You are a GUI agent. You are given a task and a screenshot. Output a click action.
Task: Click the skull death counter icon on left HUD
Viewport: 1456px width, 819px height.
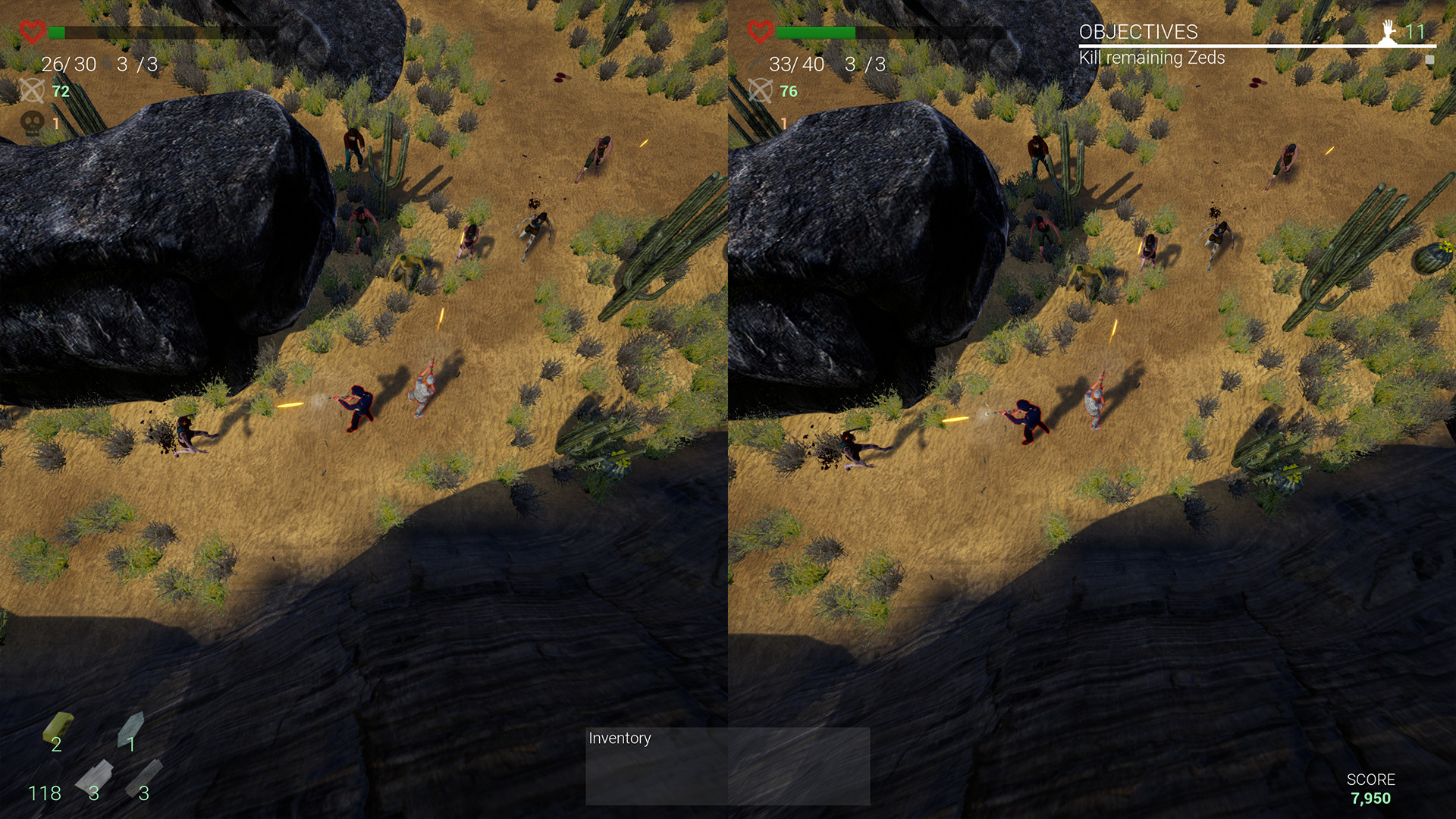click(30, 121)
